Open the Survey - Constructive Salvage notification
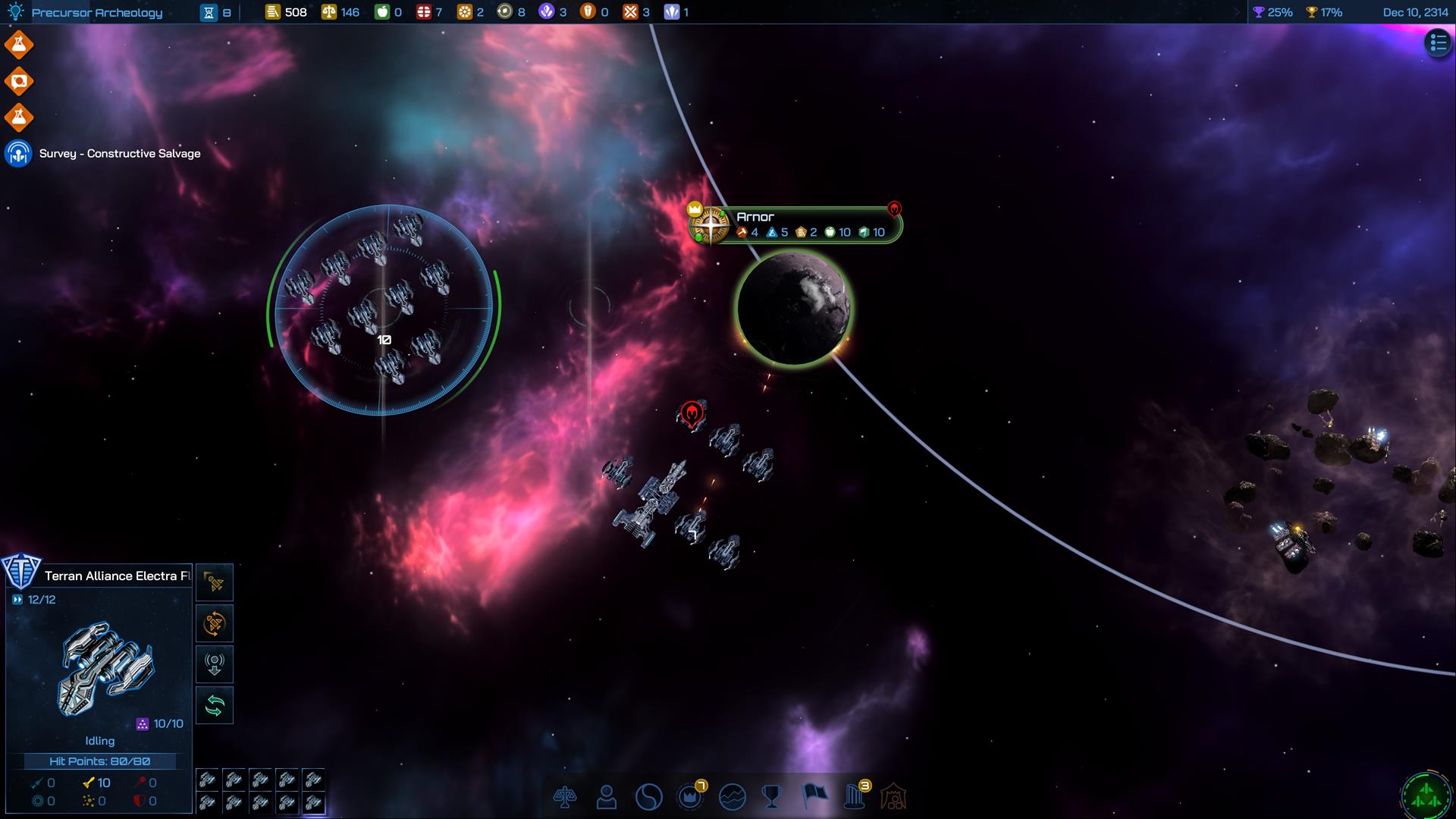The image size is (1456, 819). point(119,153)
